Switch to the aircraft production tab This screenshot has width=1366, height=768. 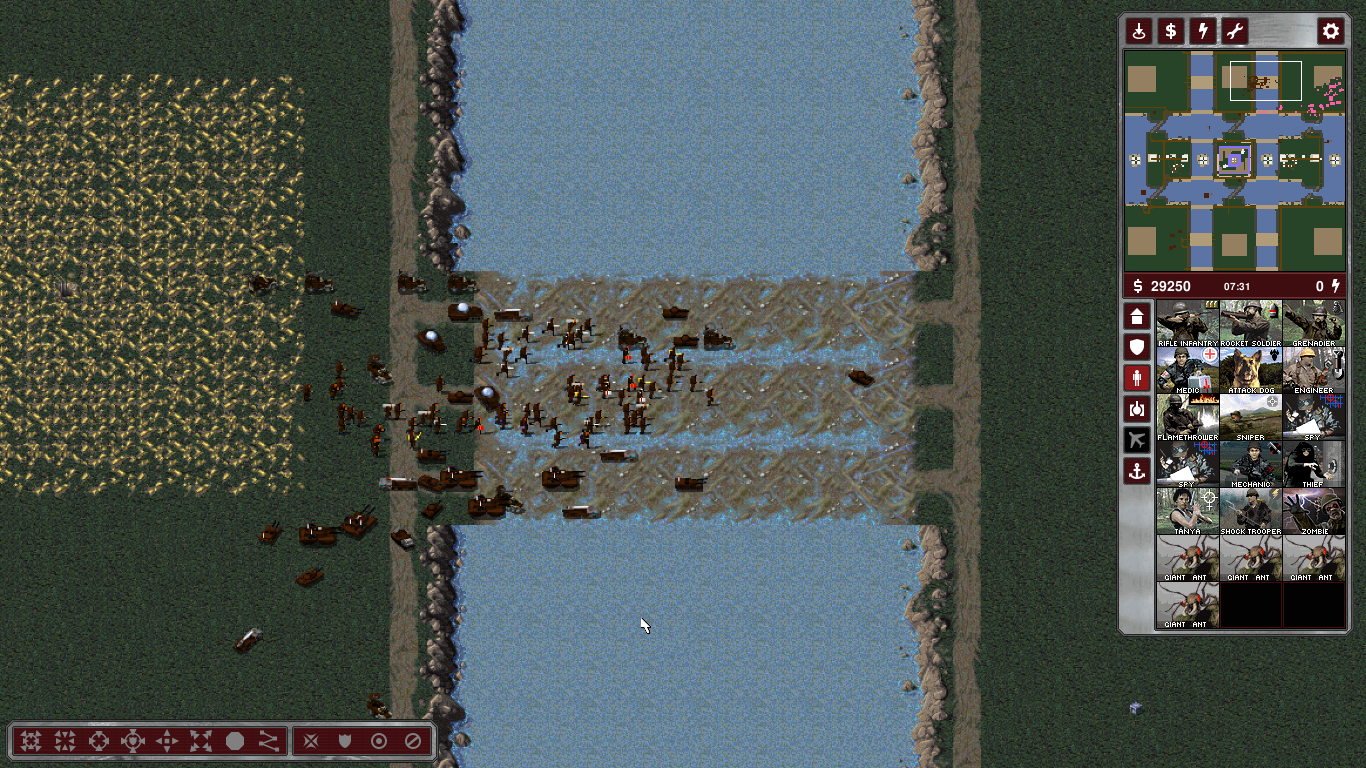[x=1137, y=439]
